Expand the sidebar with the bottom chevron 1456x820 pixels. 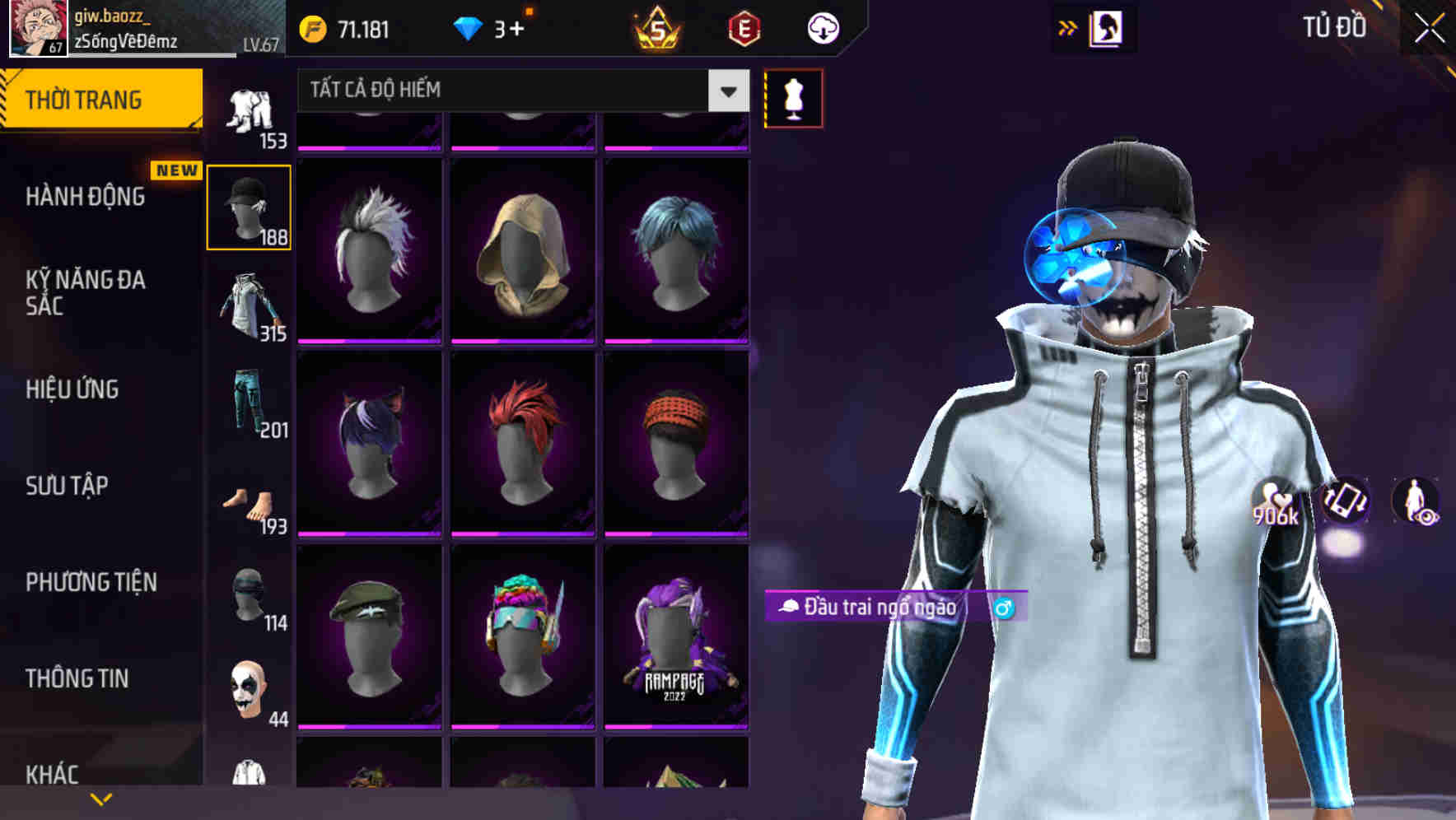coord(101,799)
